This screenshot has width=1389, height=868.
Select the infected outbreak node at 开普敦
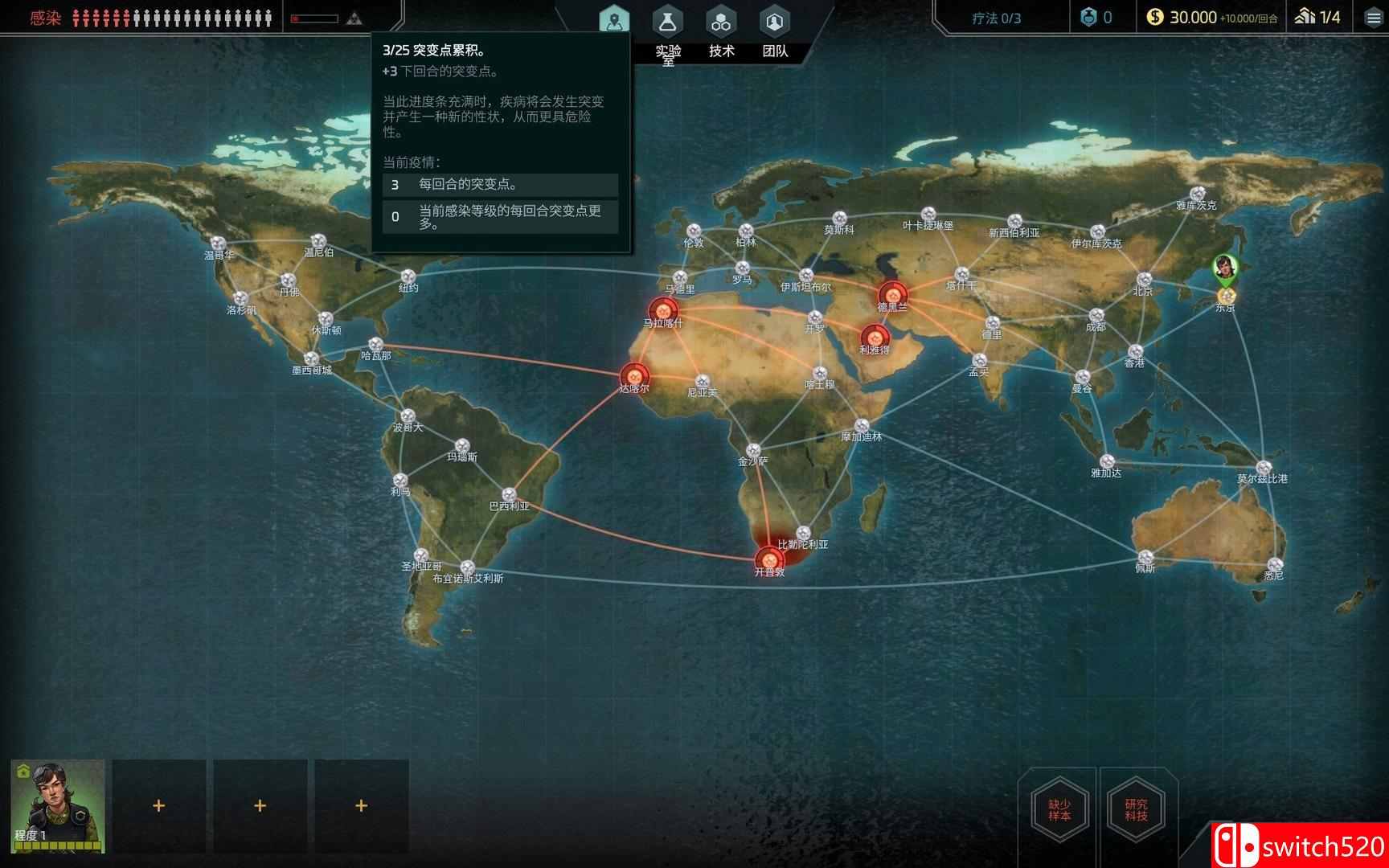click(x=771, y=558)
